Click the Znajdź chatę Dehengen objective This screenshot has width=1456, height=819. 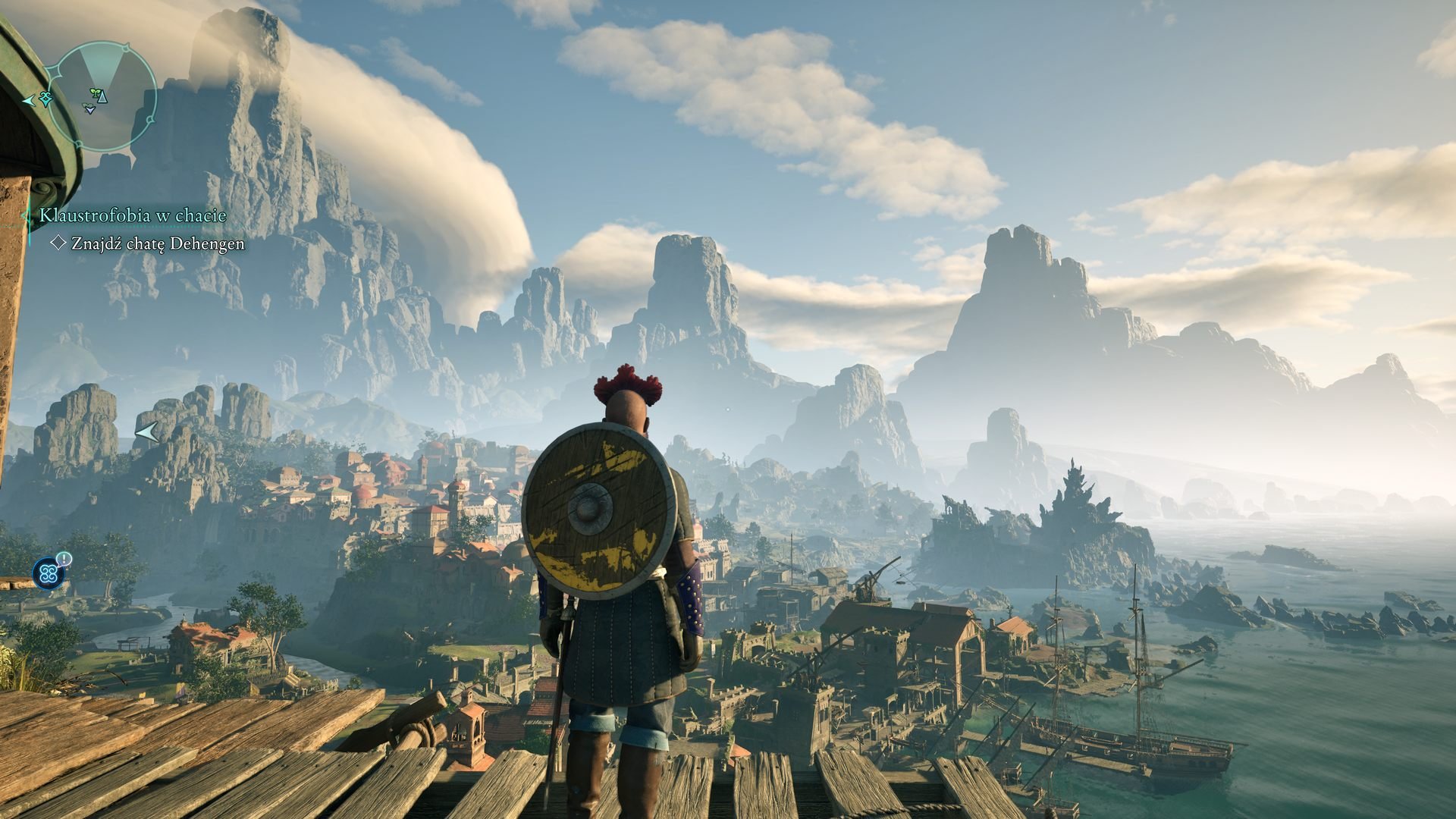point(158,243)
